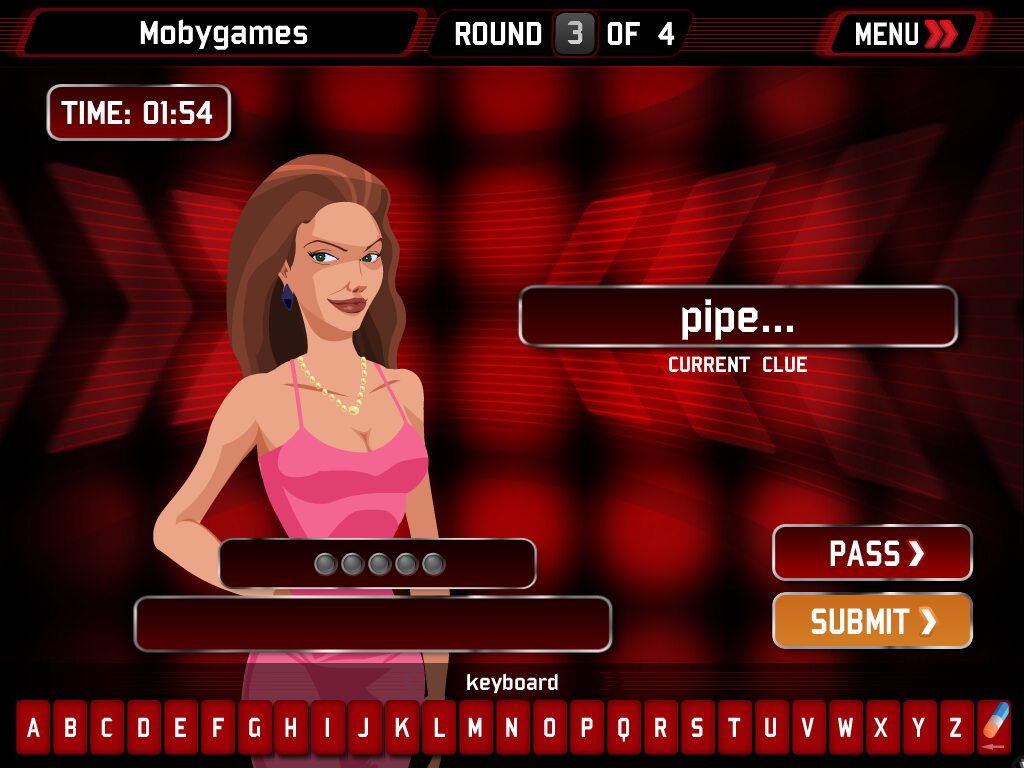Tap the letter W key
Viewport: 1024px width, 768px height.
[845, 728]
